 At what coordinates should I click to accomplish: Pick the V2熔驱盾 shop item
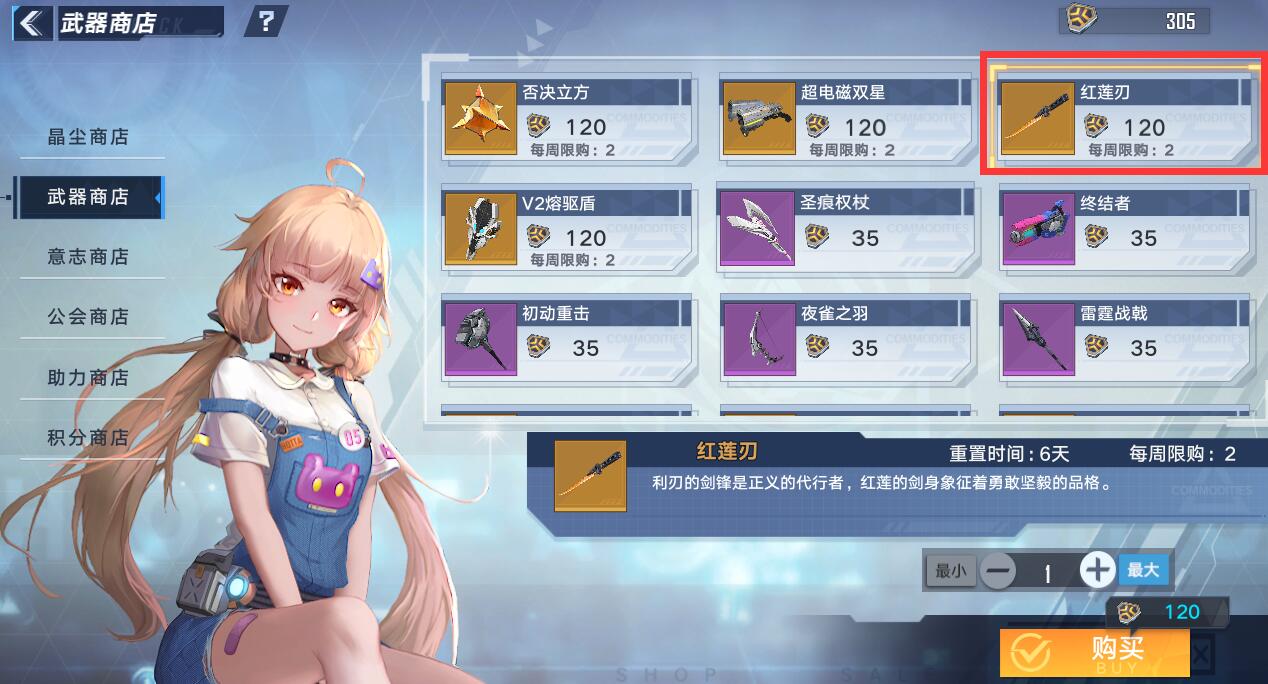[x=567, y=229]
